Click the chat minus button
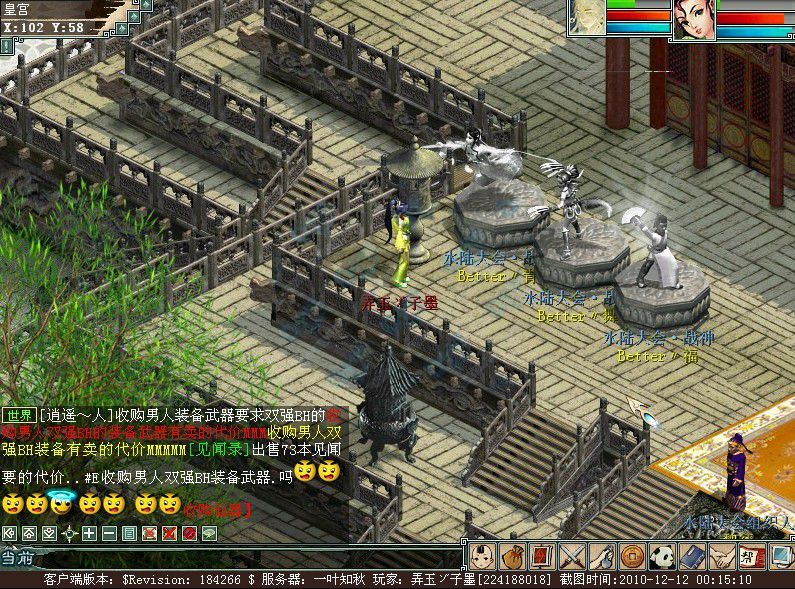The image size is (795, 589). point(109,533)
